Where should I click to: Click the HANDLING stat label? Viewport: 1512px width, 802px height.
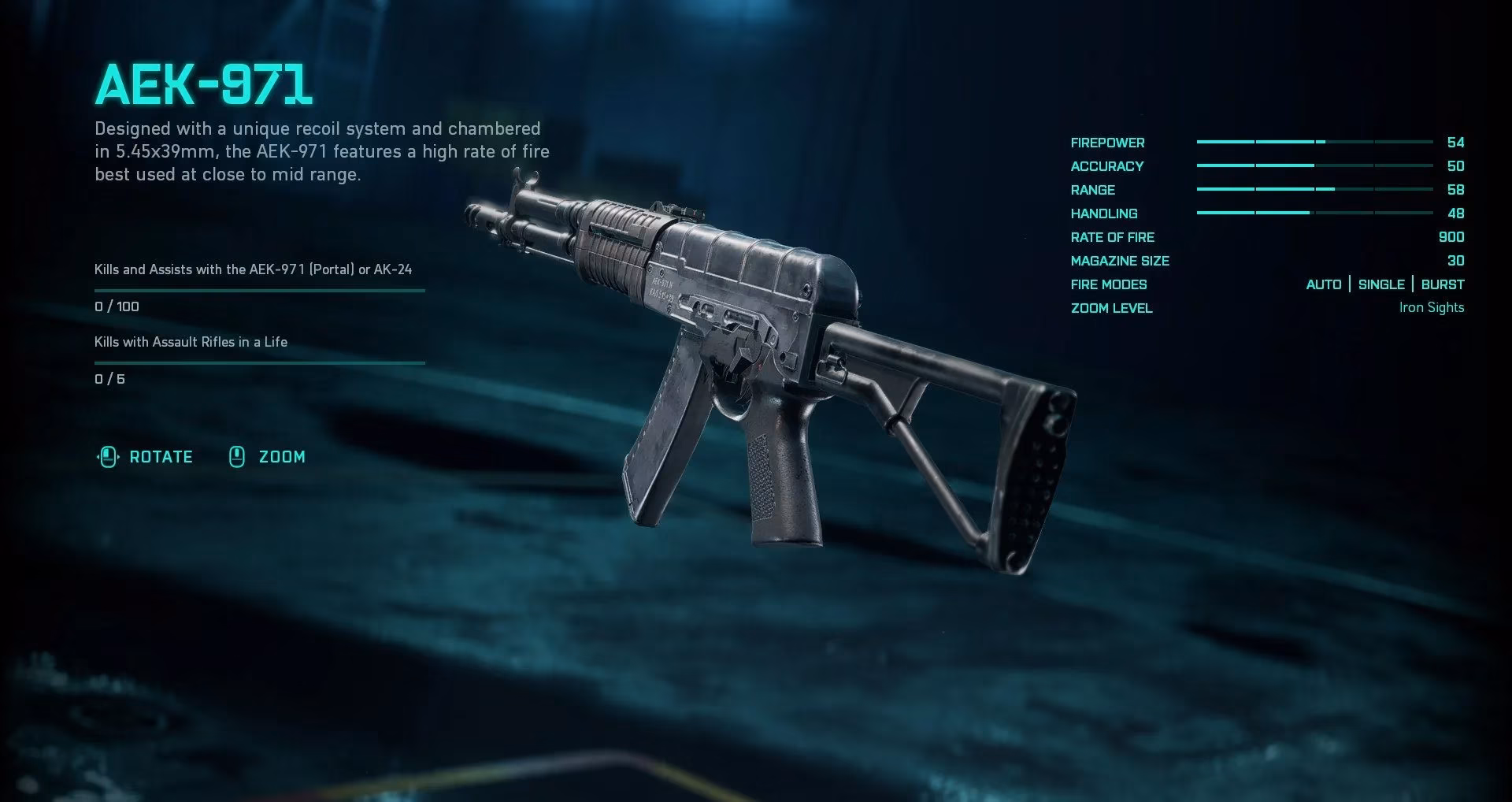coord(1104,213)
